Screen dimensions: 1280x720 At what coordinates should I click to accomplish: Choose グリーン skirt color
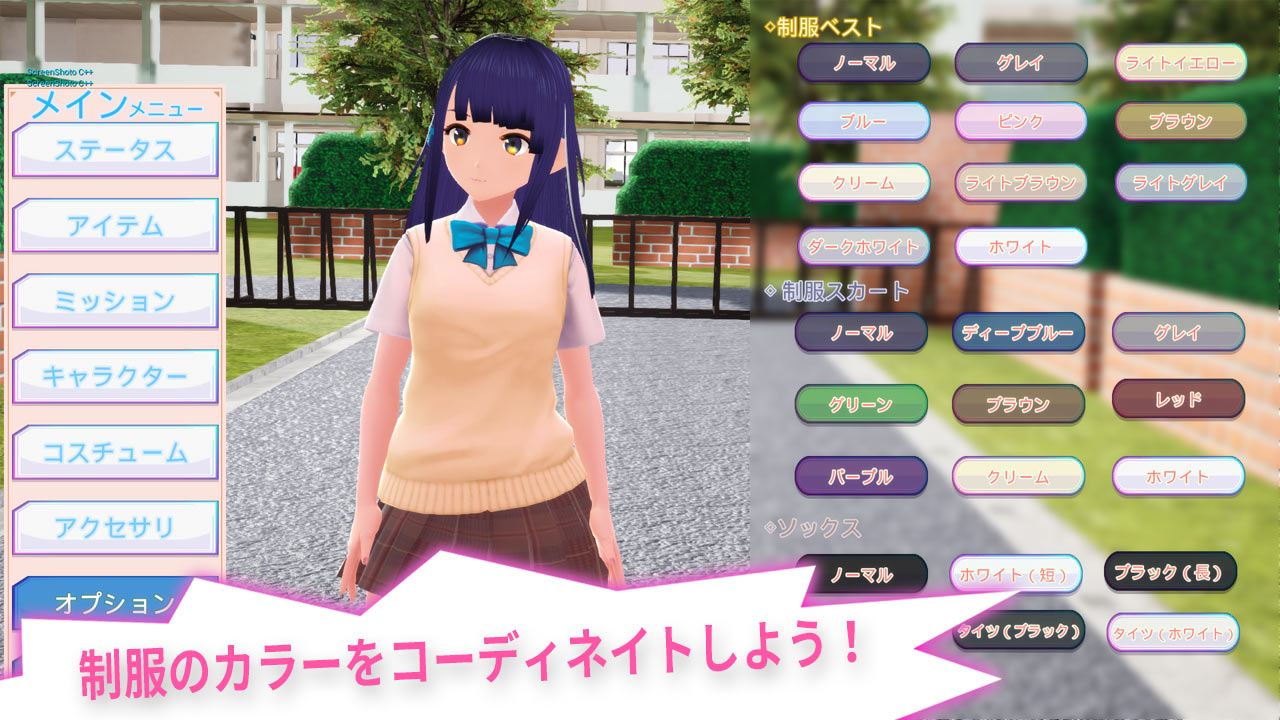(x=863, y=404)
